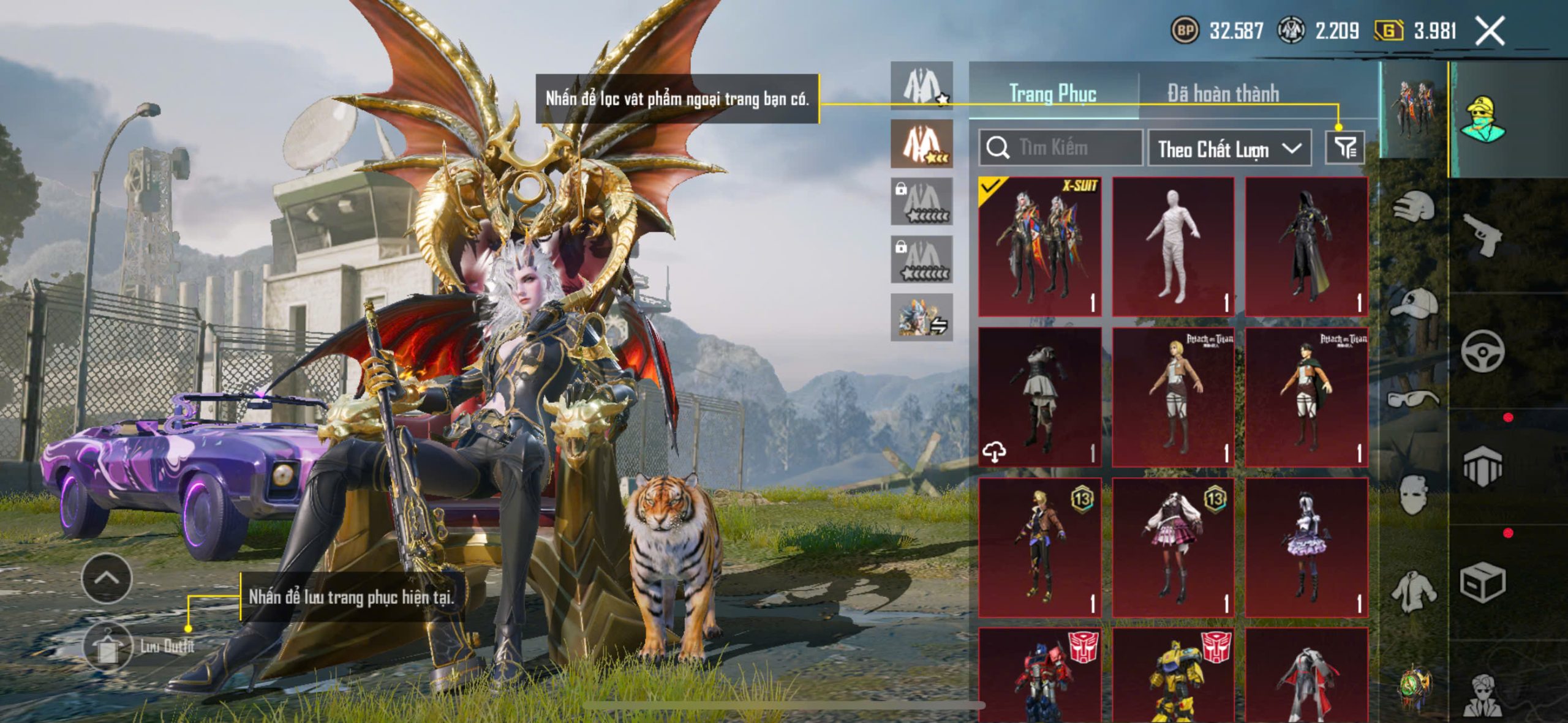Select the equipped X-Suit outfit
Viewport: 1568px width, 723px height.
1039,246
